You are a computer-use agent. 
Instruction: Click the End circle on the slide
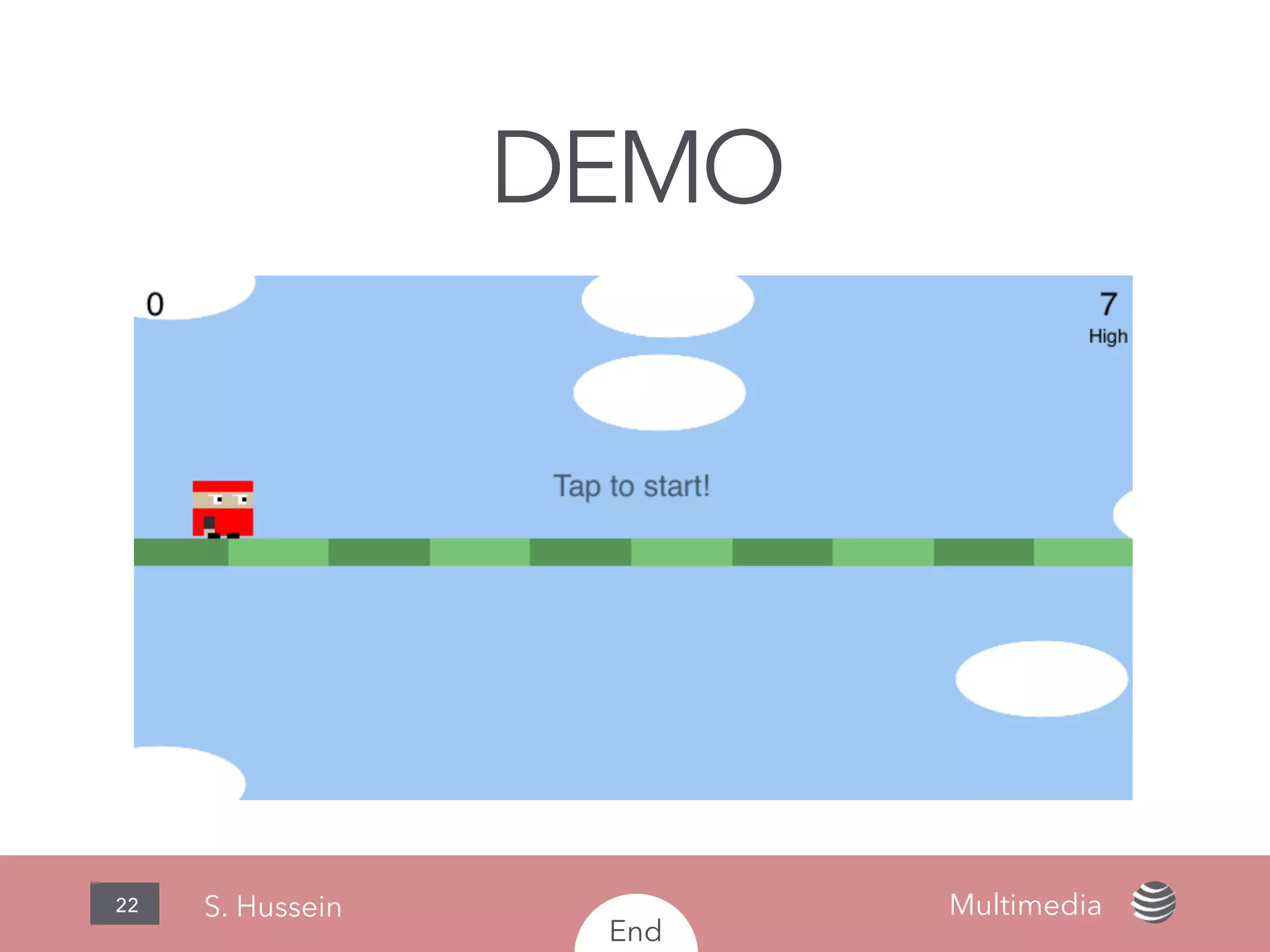[636, 928]
